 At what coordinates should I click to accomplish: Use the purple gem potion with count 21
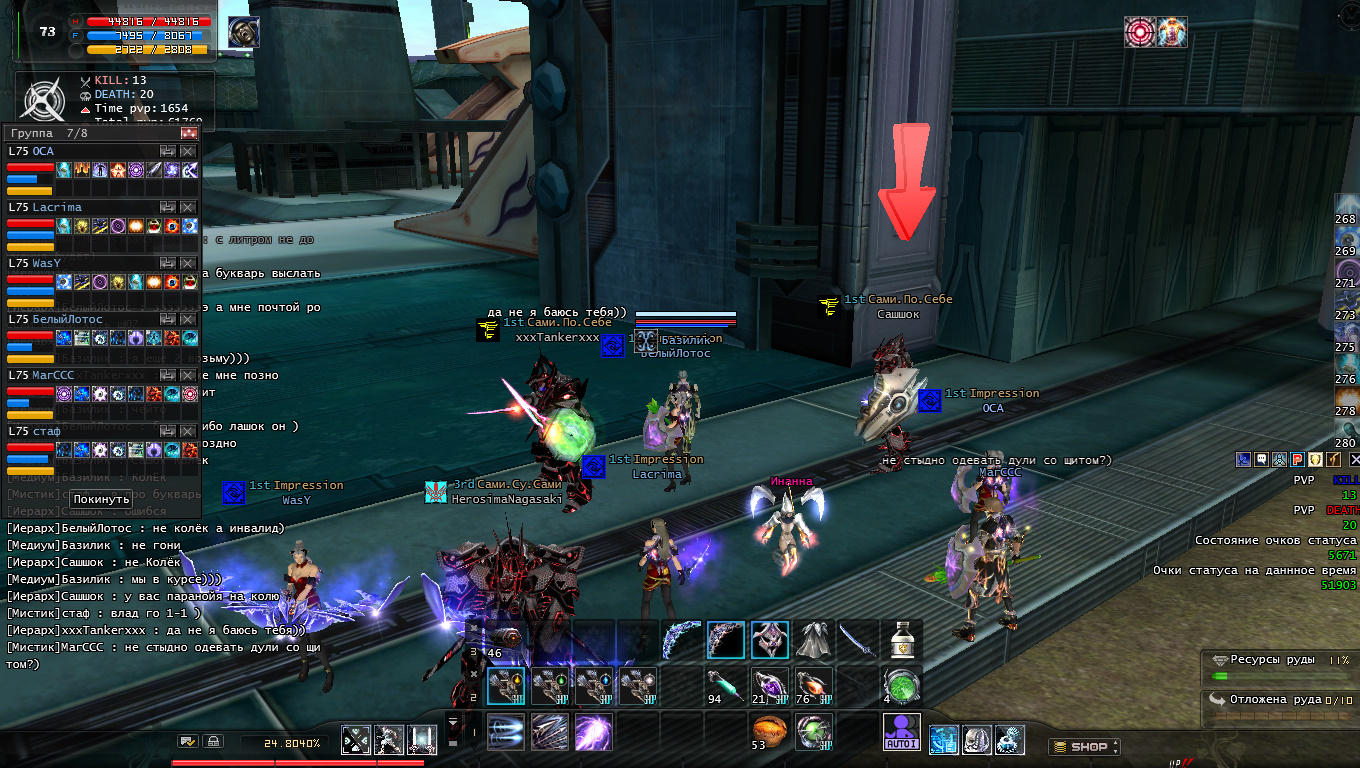pos(769,687)
